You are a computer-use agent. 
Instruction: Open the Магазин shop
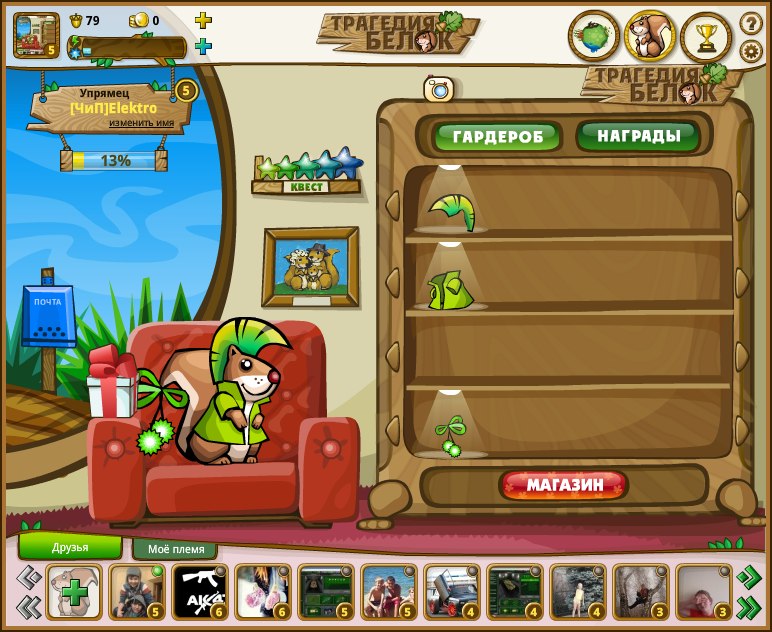pos(565,486)
